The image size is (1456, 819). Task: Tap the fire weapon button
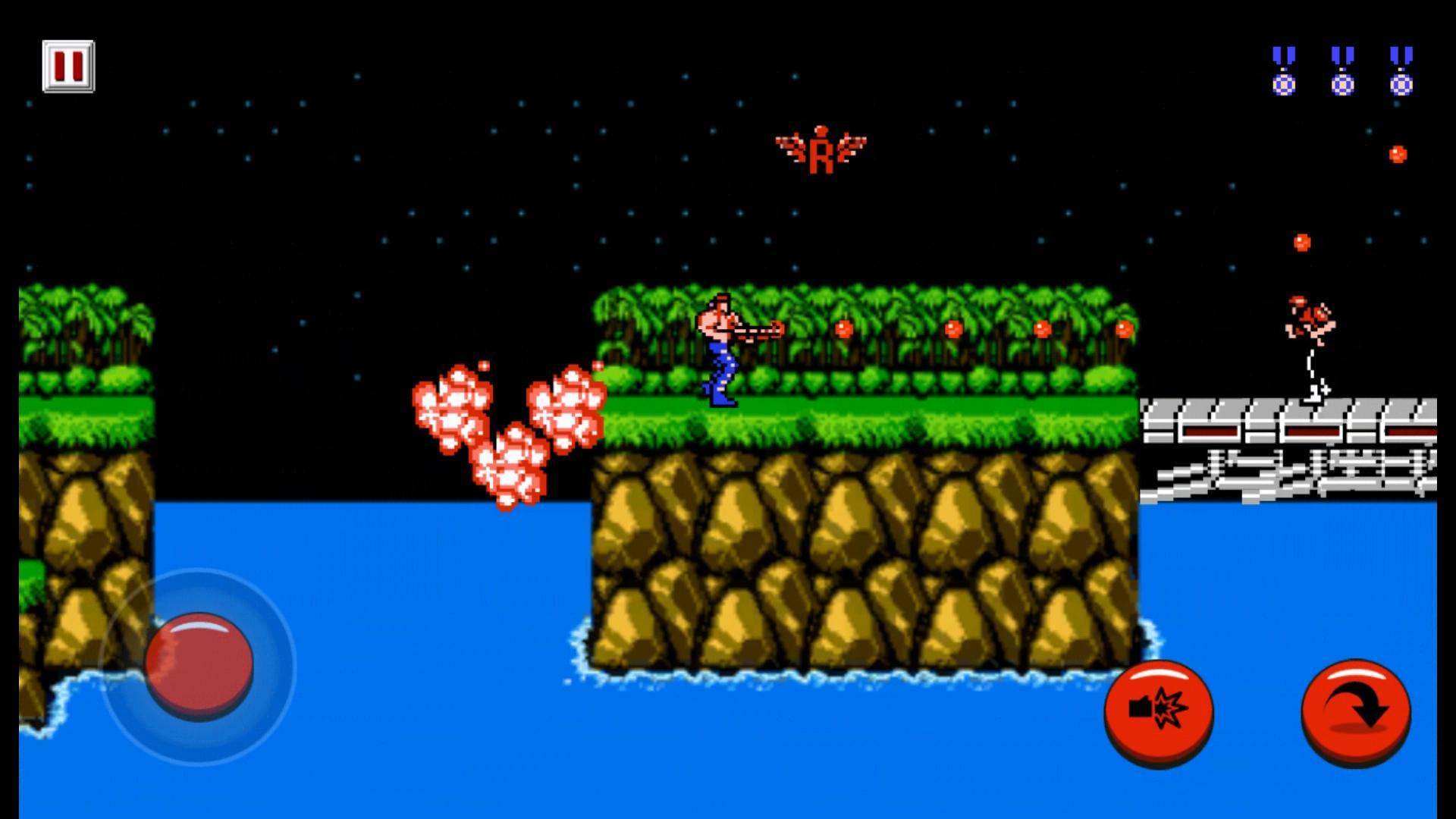(1160, 709)
